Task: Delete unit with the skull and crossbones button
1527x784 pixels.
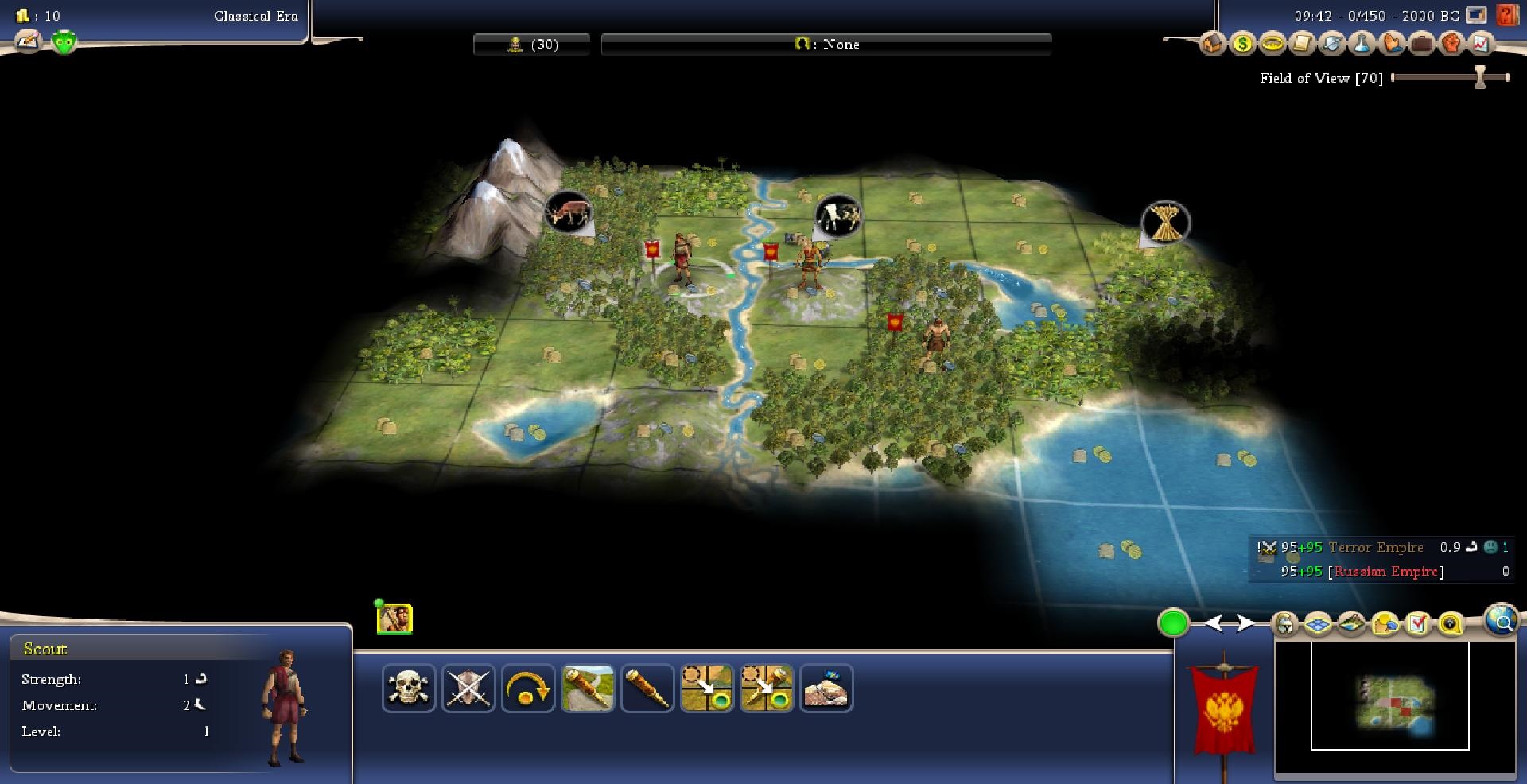Action: tap(409, 688)
